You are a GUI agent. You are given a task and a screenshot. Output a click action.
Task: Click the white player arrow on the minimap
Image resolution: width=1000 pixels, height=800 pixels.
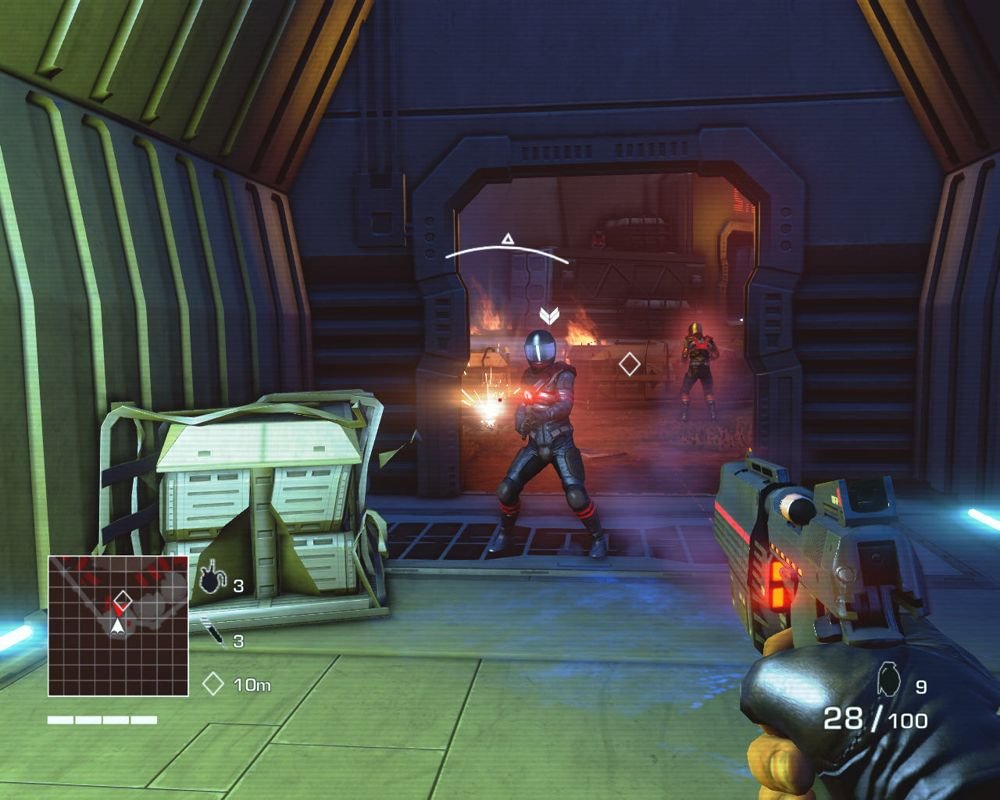pyautogui.click(x=120, y=626)
